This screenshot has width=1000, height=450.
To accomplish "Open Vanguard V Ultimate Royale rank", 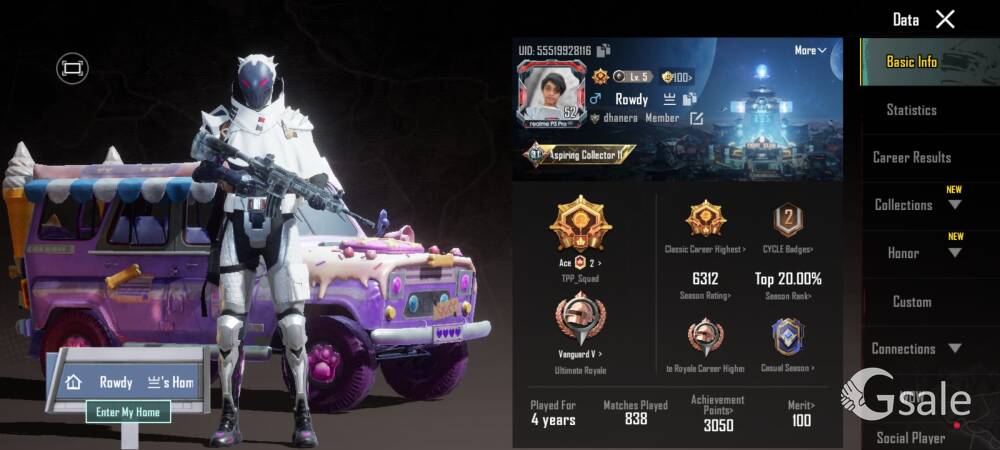I will point(580,330).
